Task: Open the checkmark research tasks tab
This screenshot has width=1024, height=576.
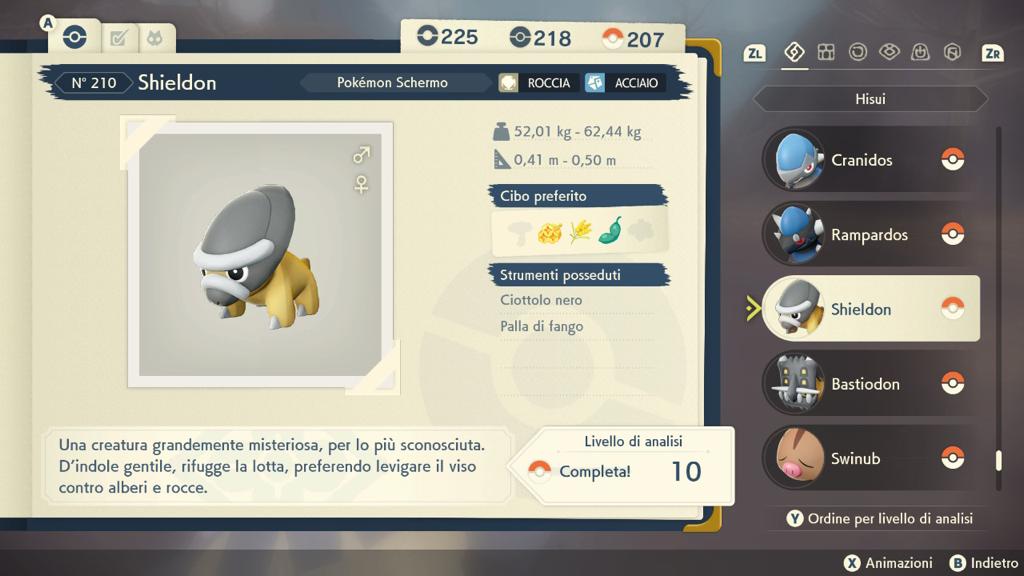Action: tap(119, 39)
